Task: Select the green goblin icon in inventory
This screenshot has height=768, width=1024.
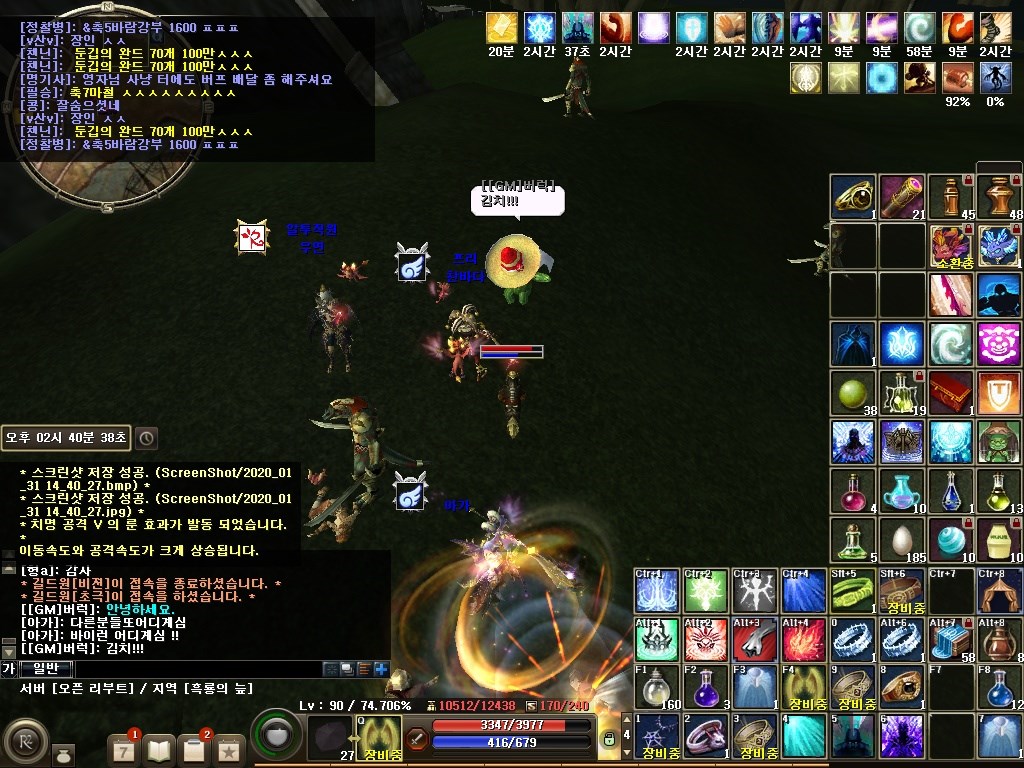Action: point(1000,442)
